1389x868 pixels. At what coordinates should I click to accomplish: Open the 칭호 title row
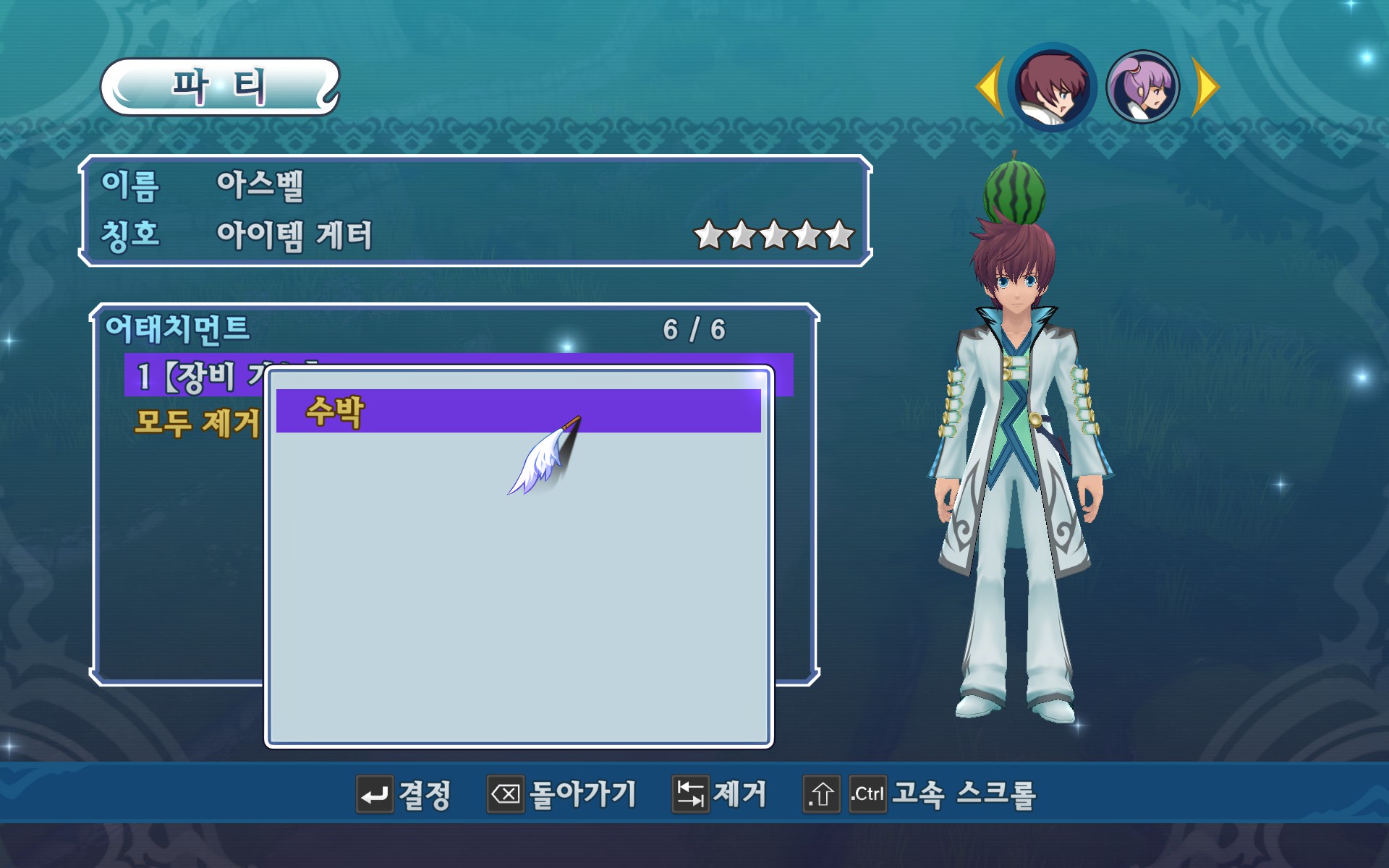[x=293, y=236]
